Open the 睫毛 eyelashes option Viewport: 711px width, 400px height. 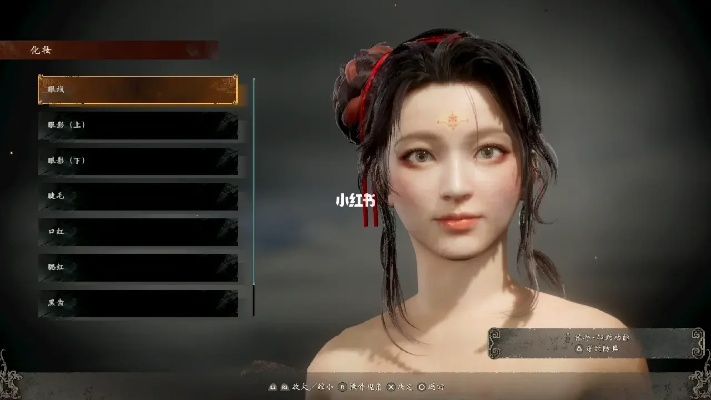click(138, 196)
